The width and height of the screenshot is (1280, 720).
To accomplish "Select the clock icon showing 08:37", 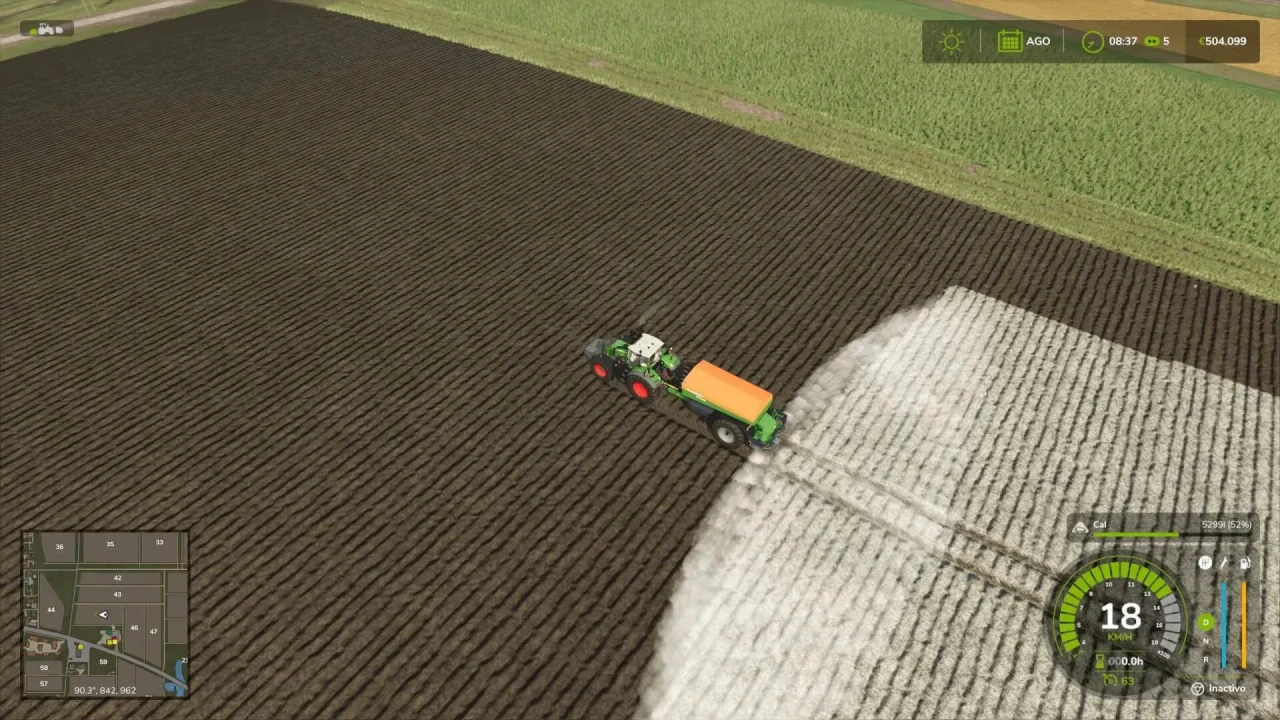I will 1090,41.
